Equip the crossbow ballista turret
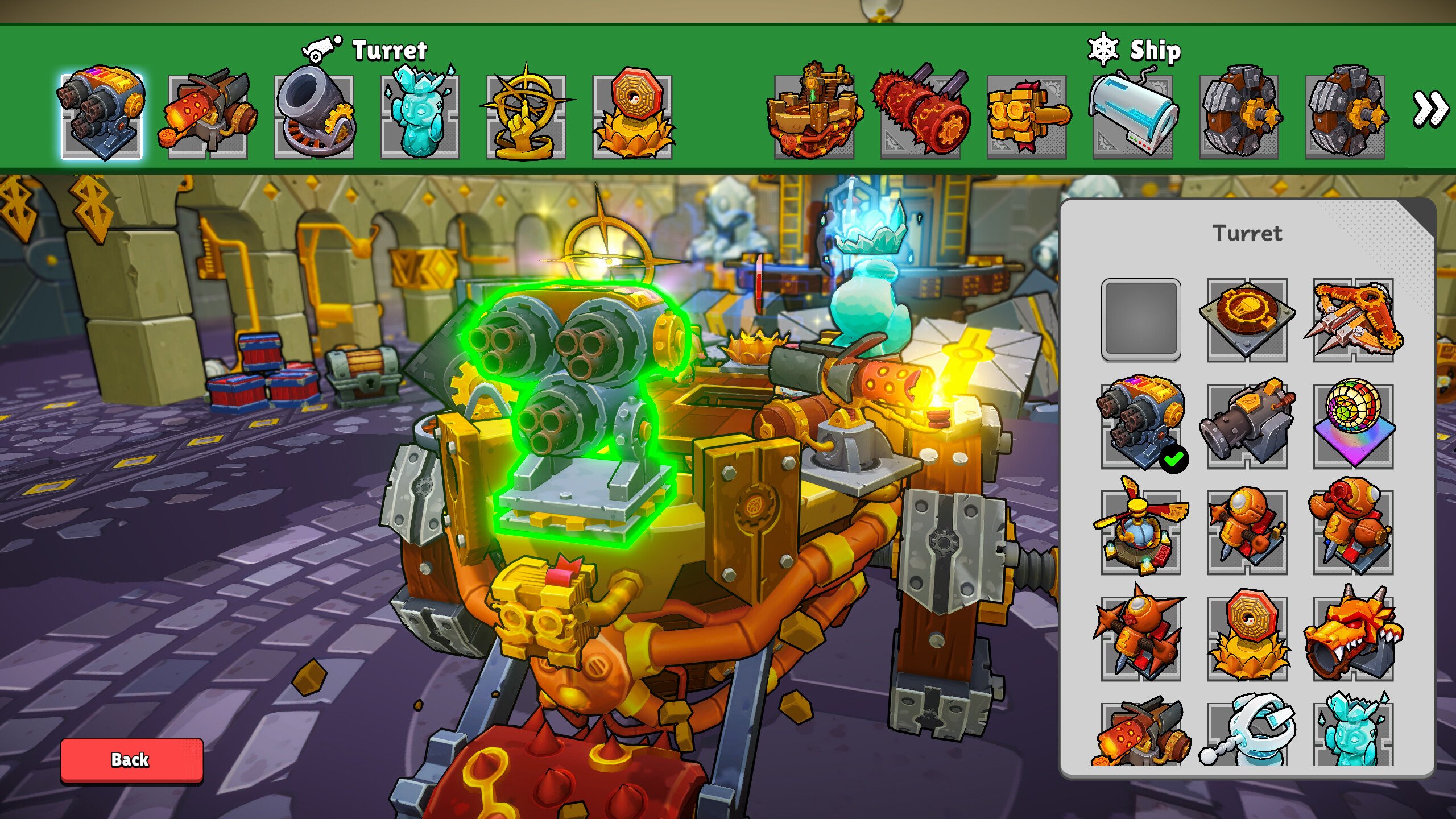The image size is (1456, 819). tap(1353, 320)
